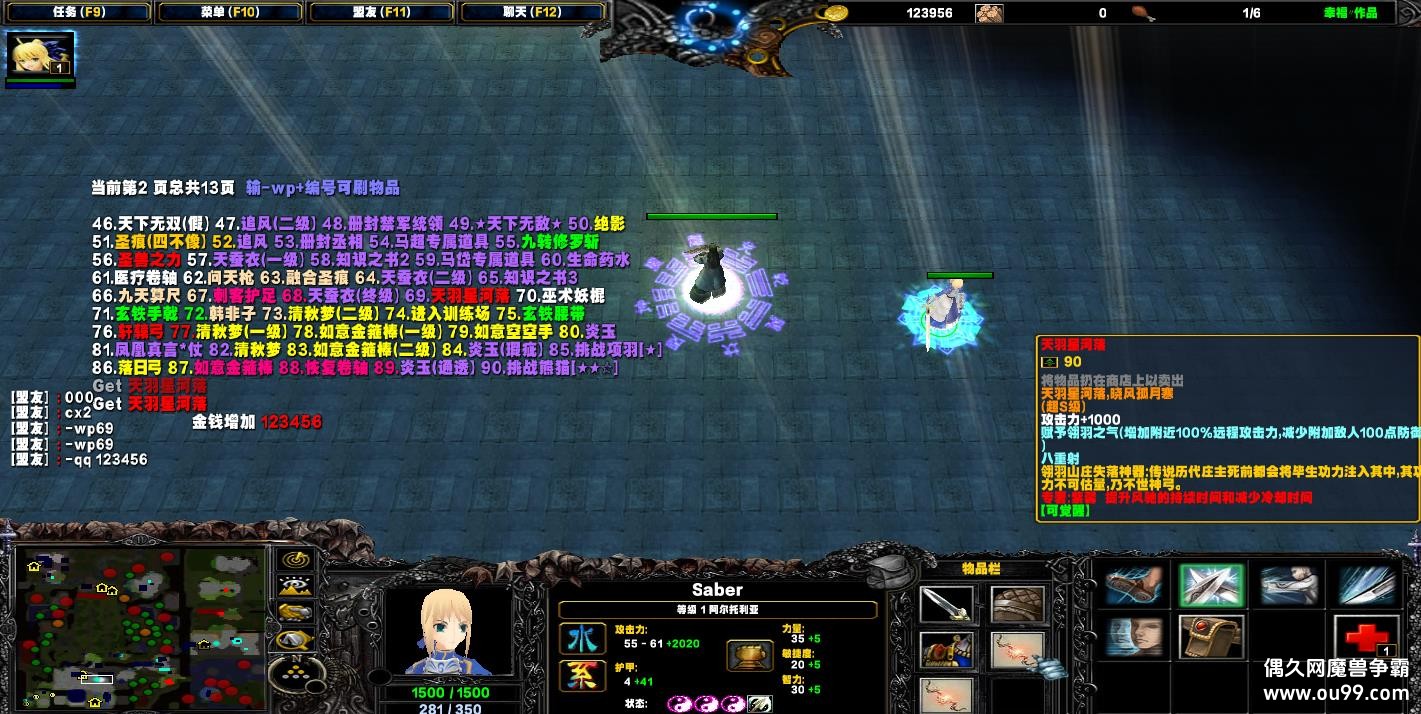Activate the minimap signal ping button
The height and width of the screenshot is (714, 1421).
[295, 561]
